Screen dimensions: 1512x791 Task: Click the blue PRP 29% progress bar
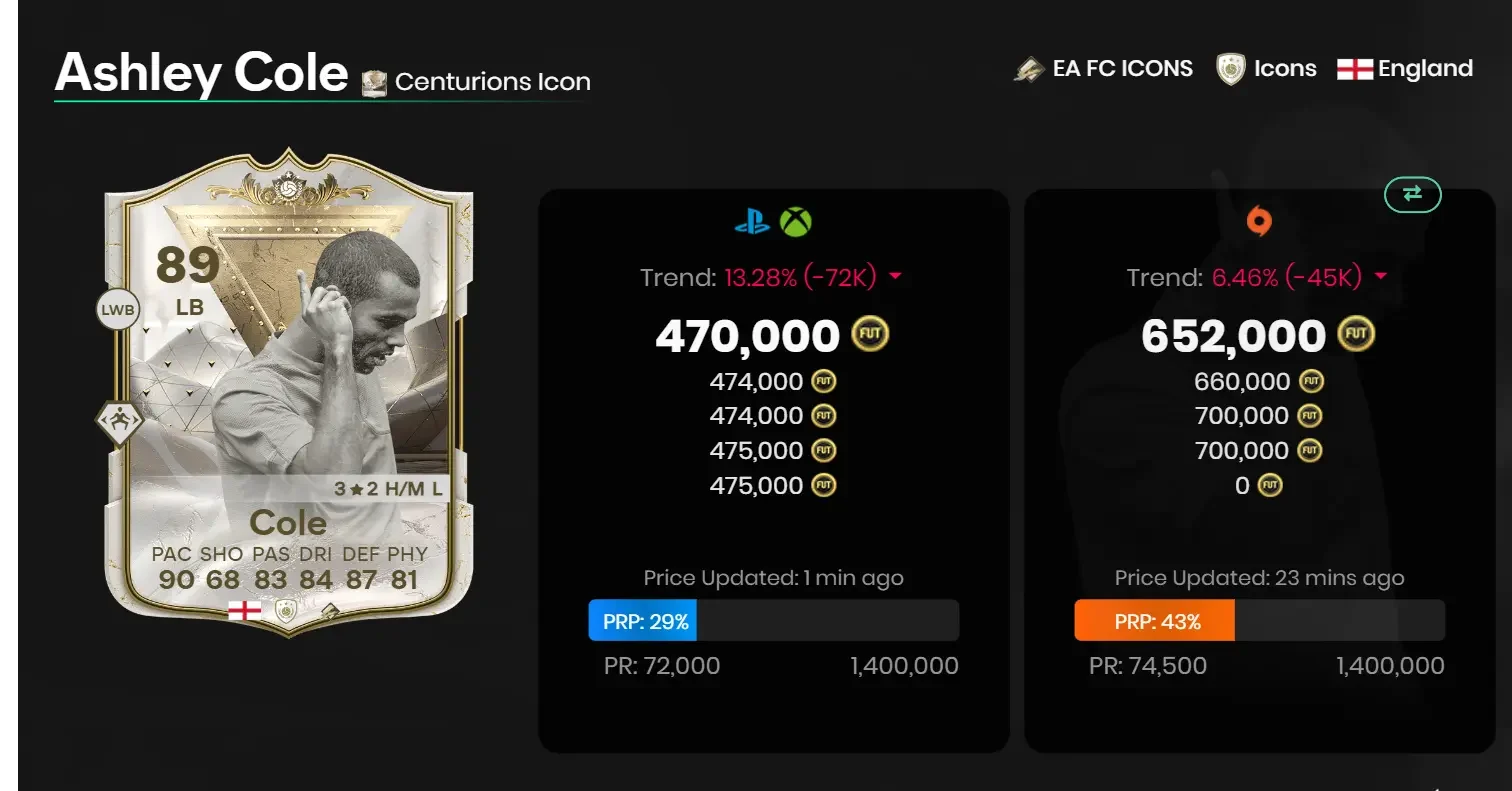[x=642, y=620]
